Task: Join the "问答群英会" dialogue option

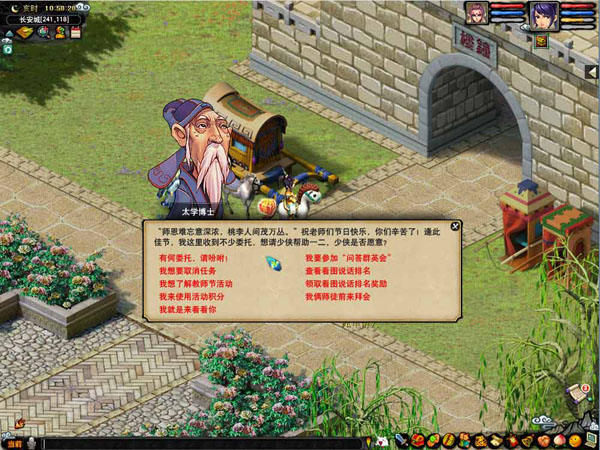Action: coord(347,258)
